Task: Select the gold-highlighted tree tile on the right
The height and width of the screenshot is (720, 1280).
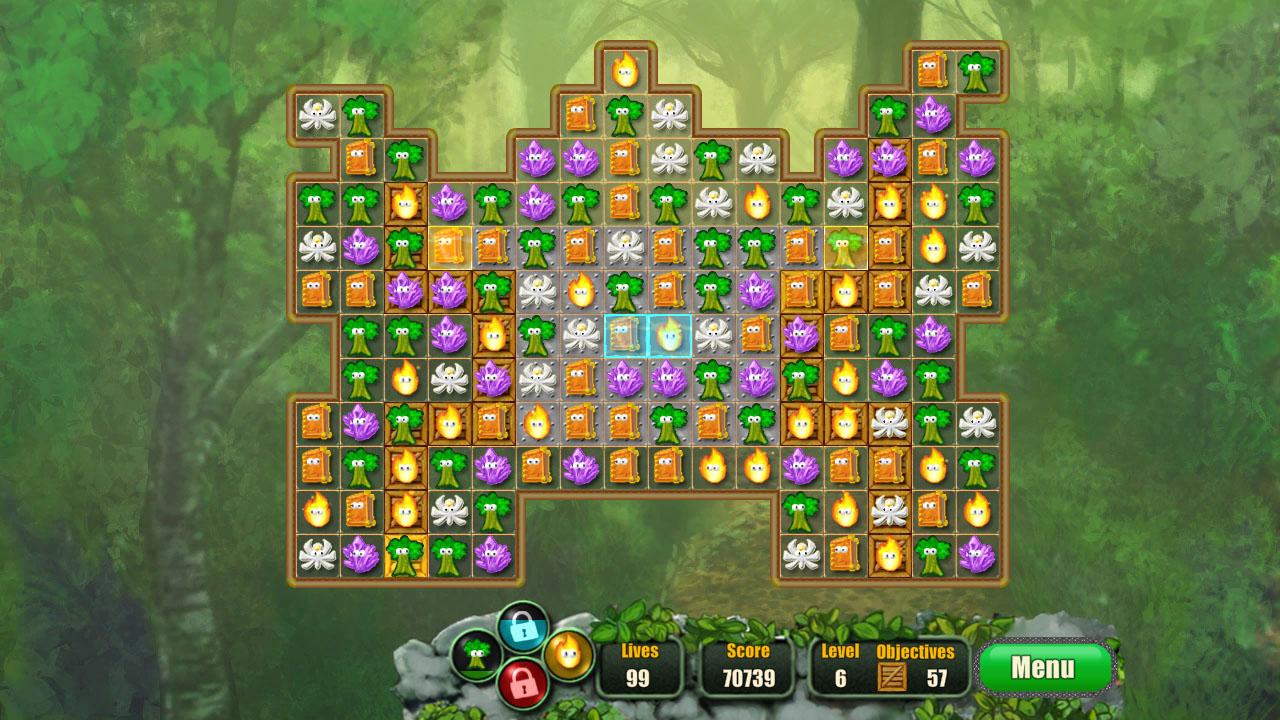Action: 847,247
